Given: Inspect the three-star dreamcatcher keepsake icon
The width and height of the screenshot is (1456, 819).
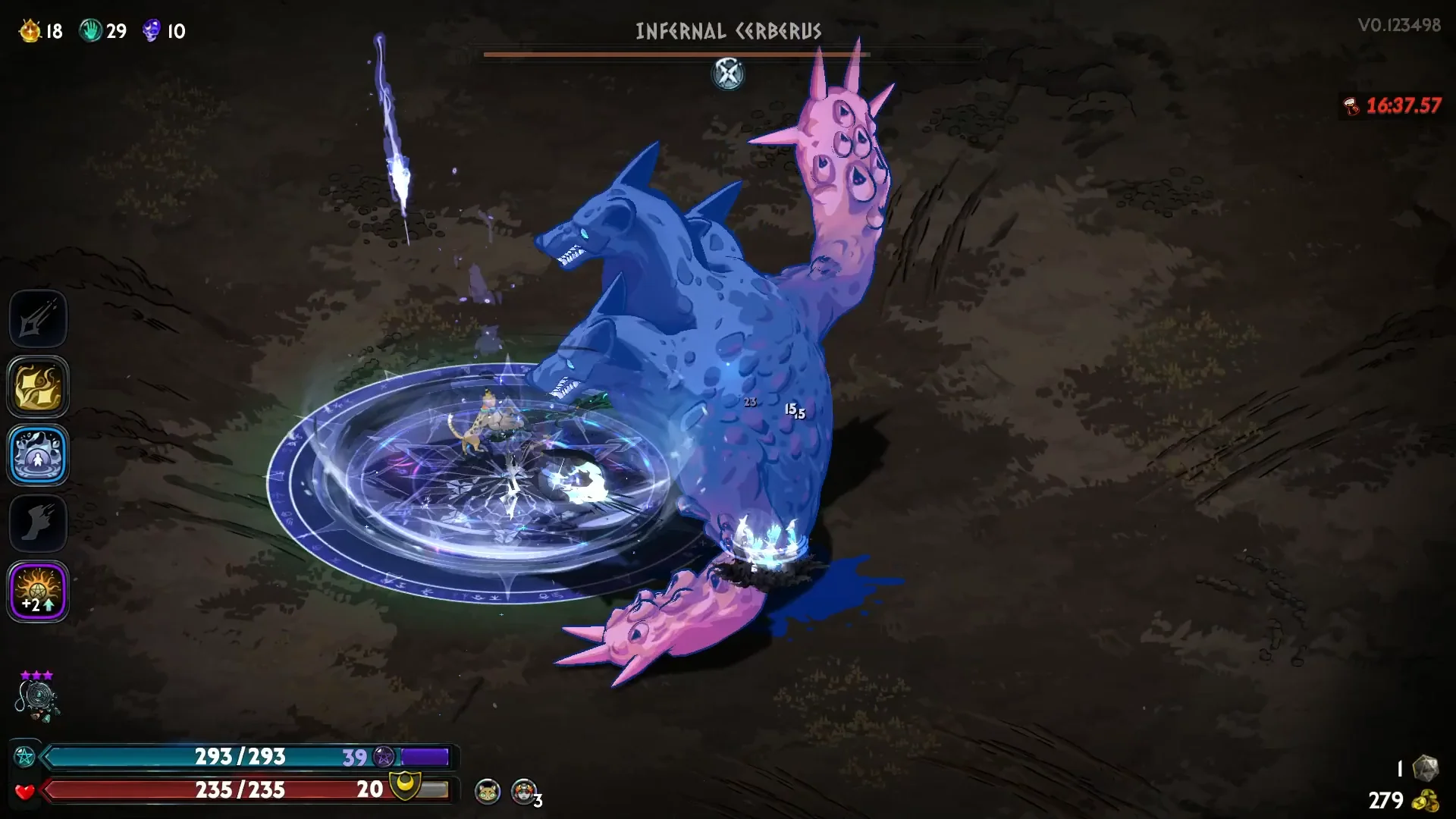Looking at the screenshot, I should click(36, 698).
